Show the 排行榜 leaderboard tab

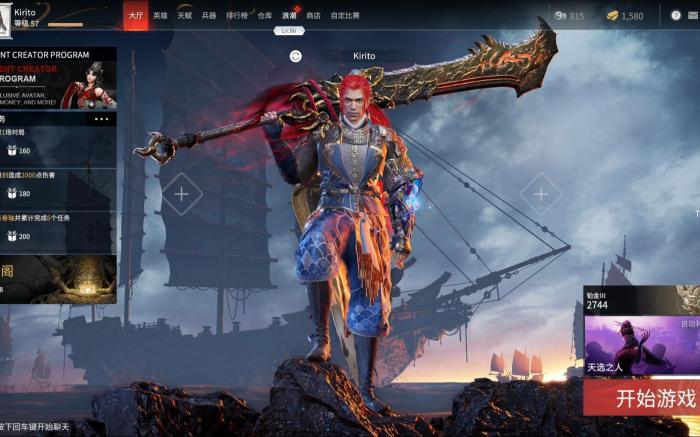click(236, 16)
